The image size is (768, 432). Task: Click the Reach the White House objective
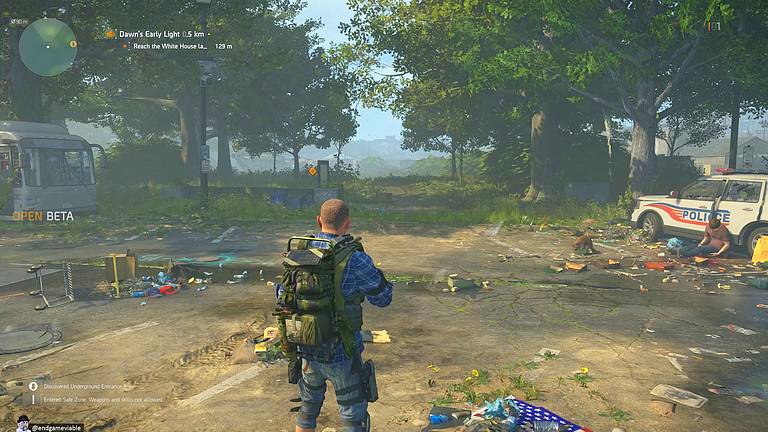tap(165, 46)
